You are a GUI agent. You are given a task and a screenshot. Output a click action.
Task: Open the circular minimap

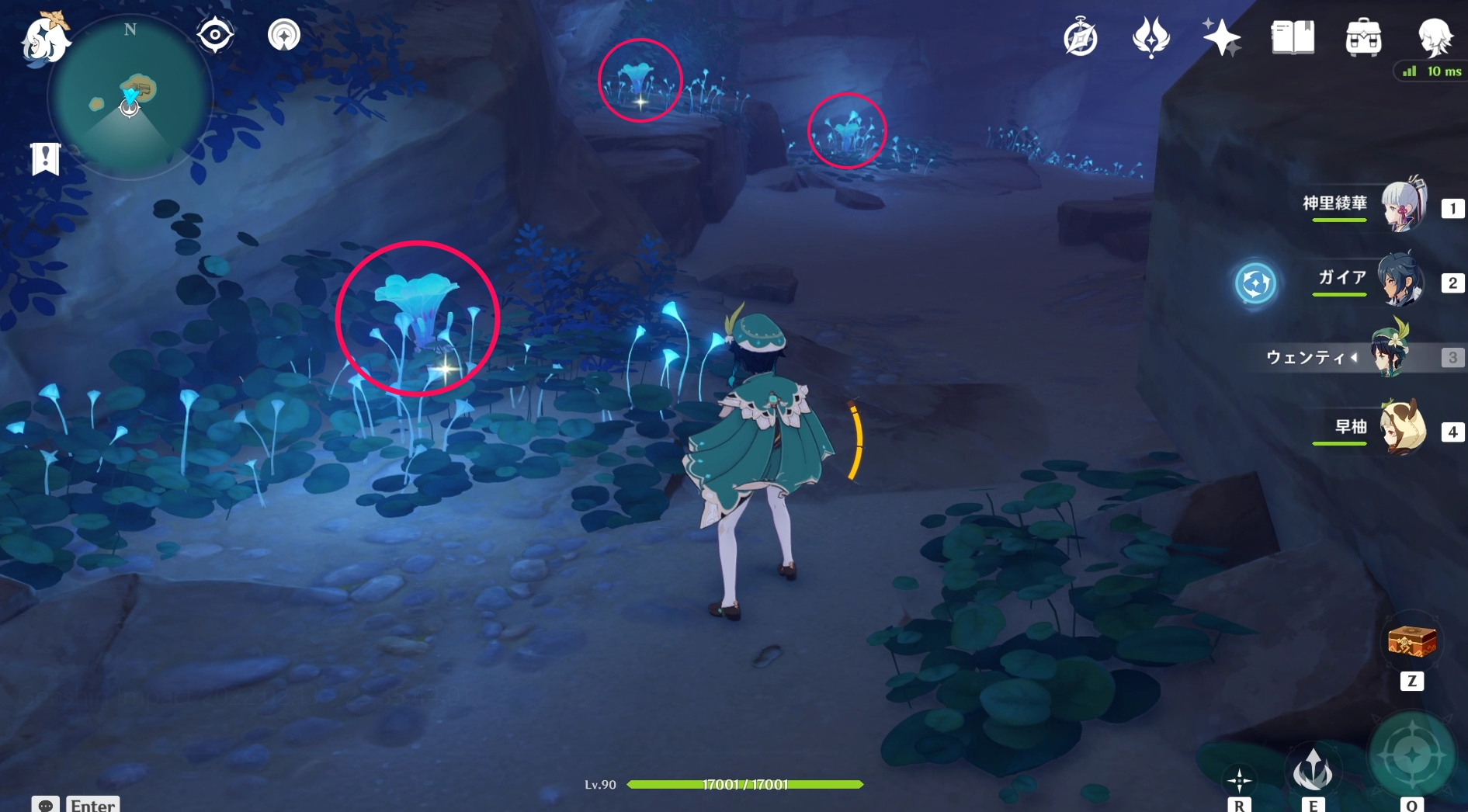coord(130,99)
